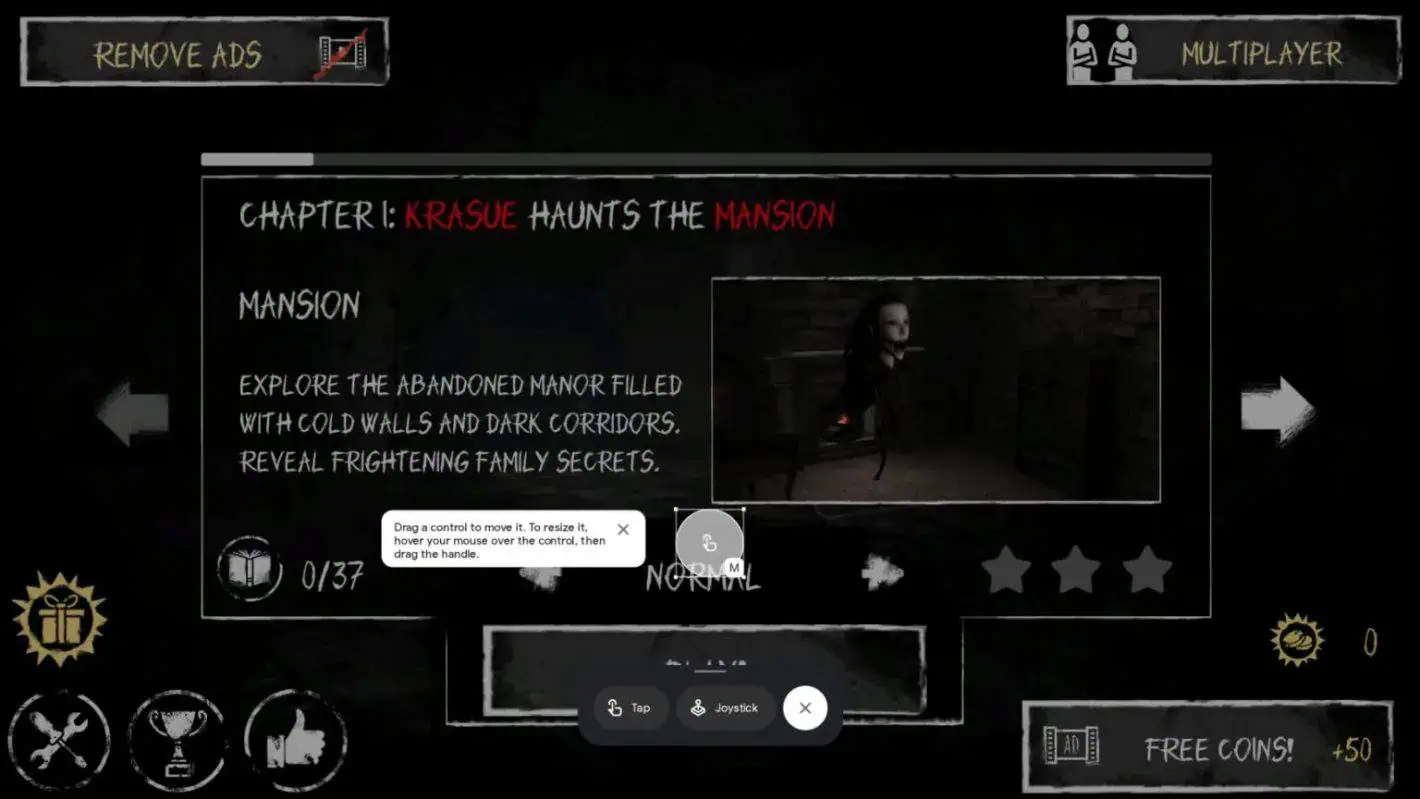1420x799 pixels.
Task: Click the crossed-out film ad icon
Action: pos(340,55)
